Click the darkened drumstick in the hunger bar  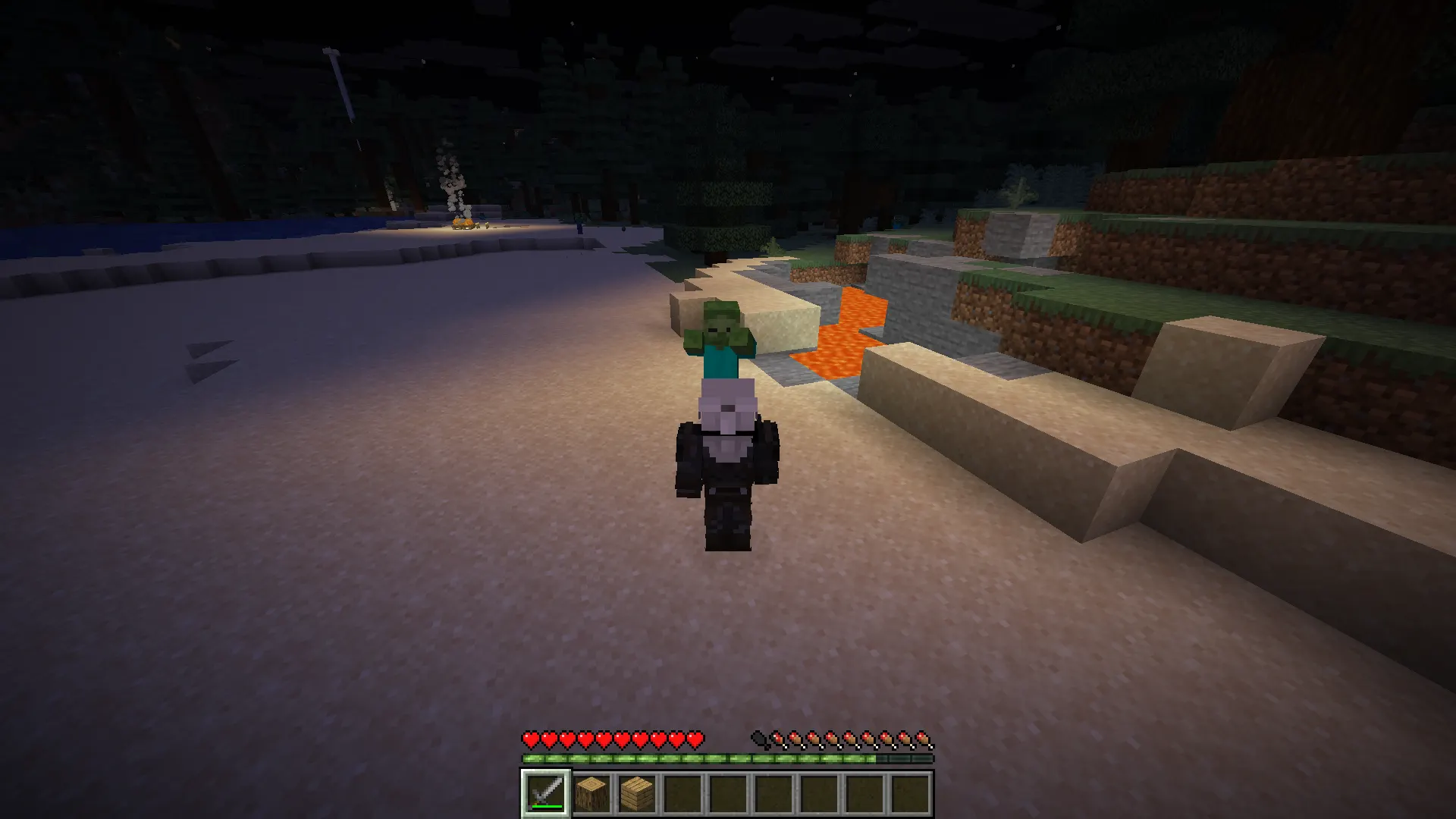[x=758, y=736]
